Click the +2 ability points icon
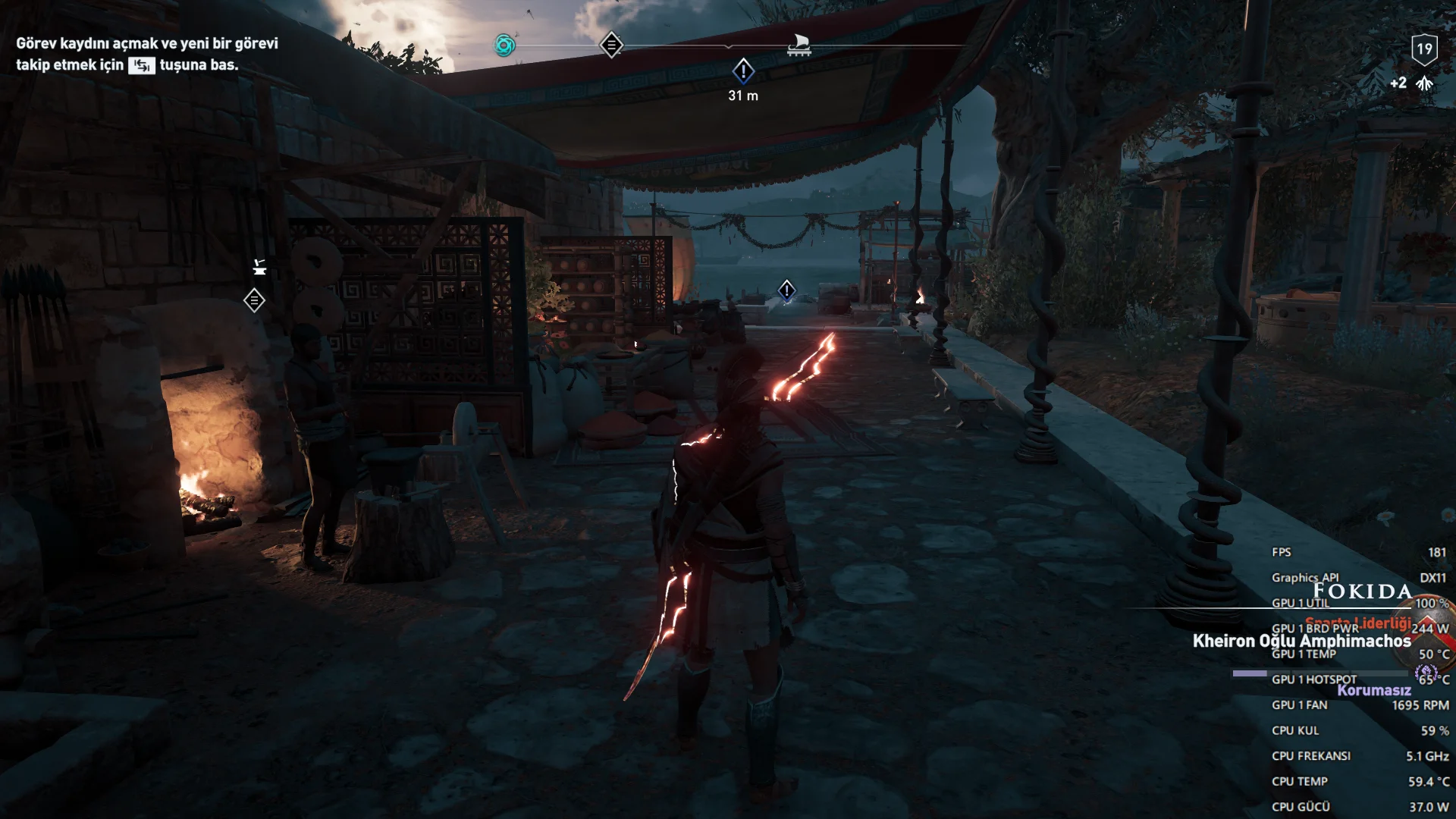The height and width of the screenshot is (819, 1456). pyautogui.click(x=1423, y=83)
